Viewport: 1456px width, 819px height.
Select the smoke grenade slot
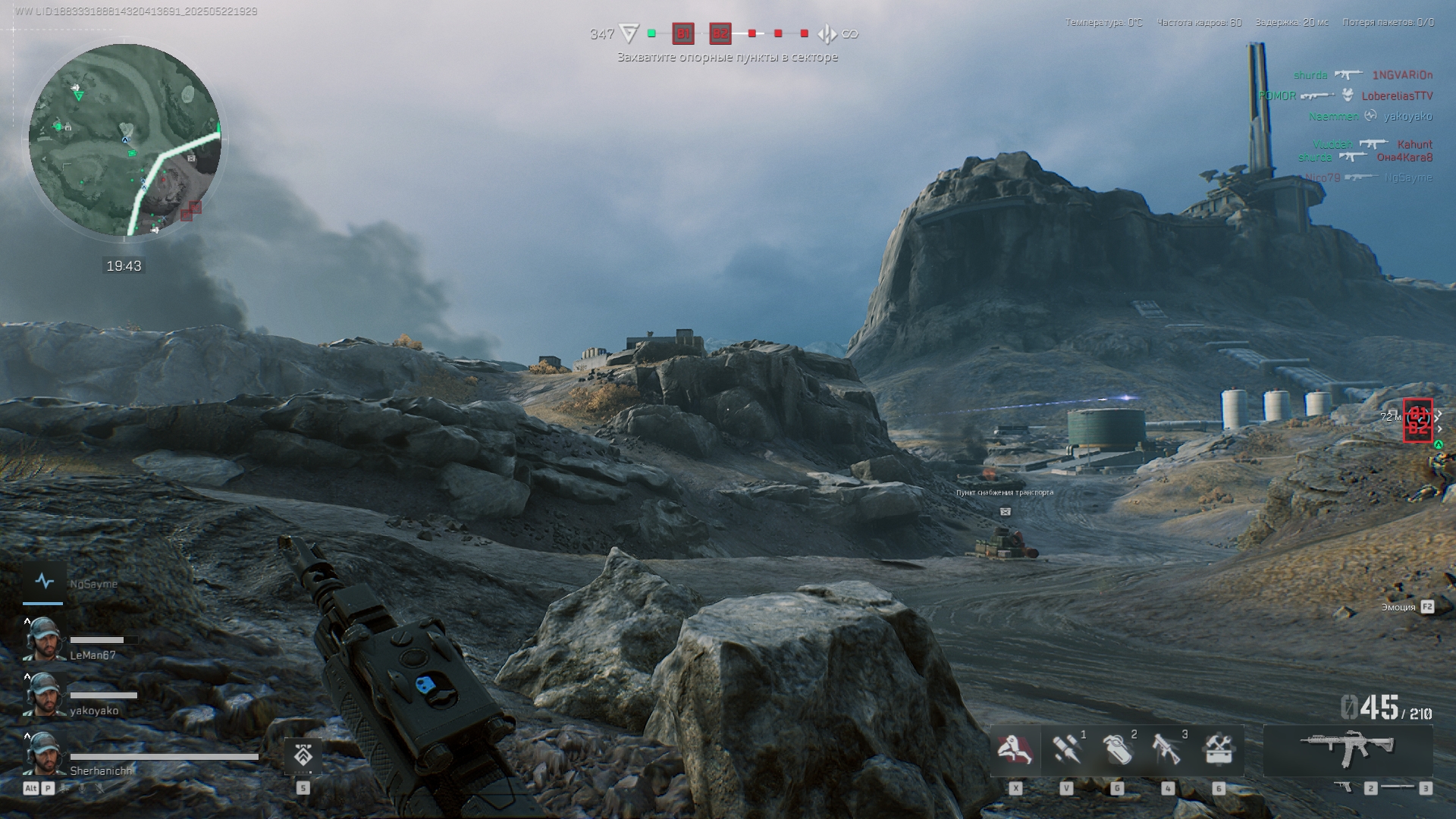point(1116,750)
